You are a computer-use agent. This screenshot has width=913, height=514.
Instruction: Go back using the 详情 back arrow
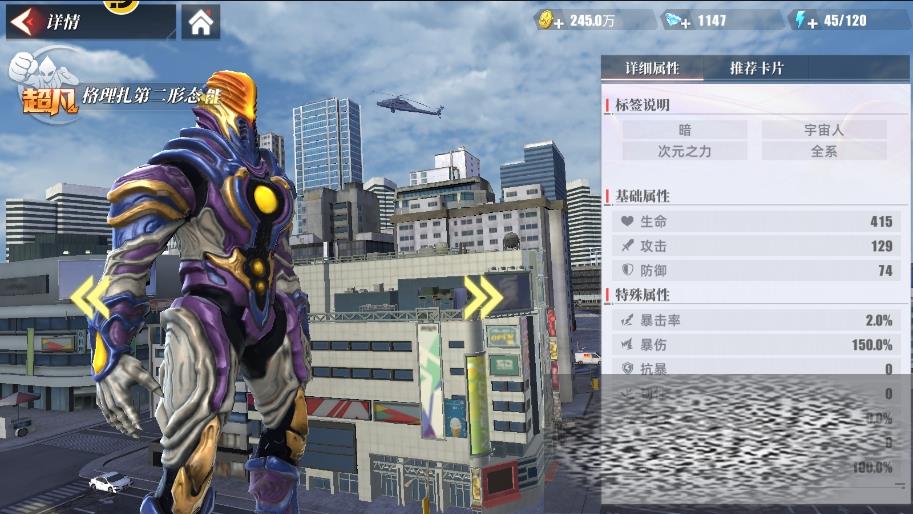coord(28,21)
